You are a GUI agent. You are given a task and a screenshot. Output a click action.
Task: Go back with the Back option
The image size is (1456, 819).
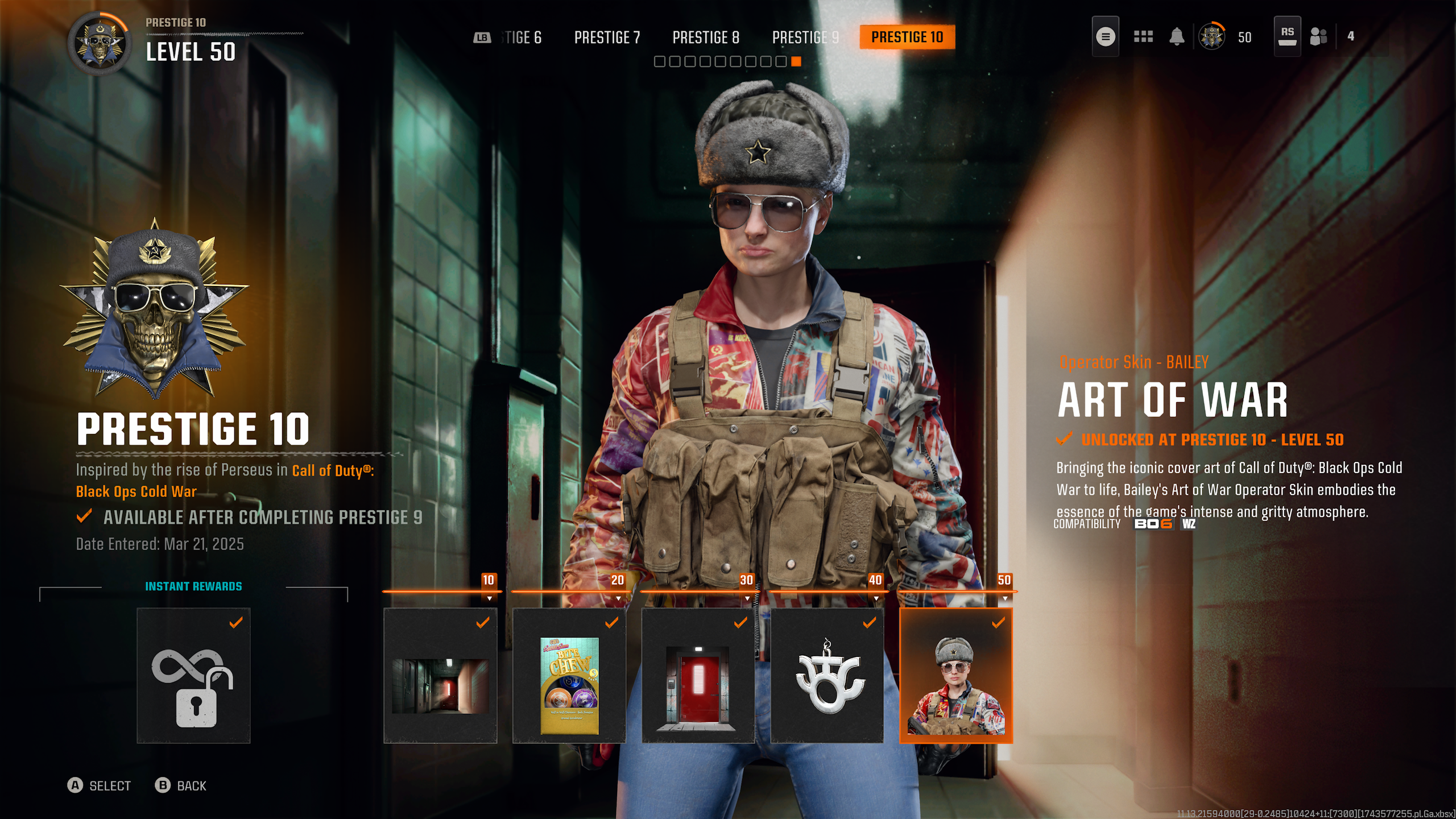[181, 785]
